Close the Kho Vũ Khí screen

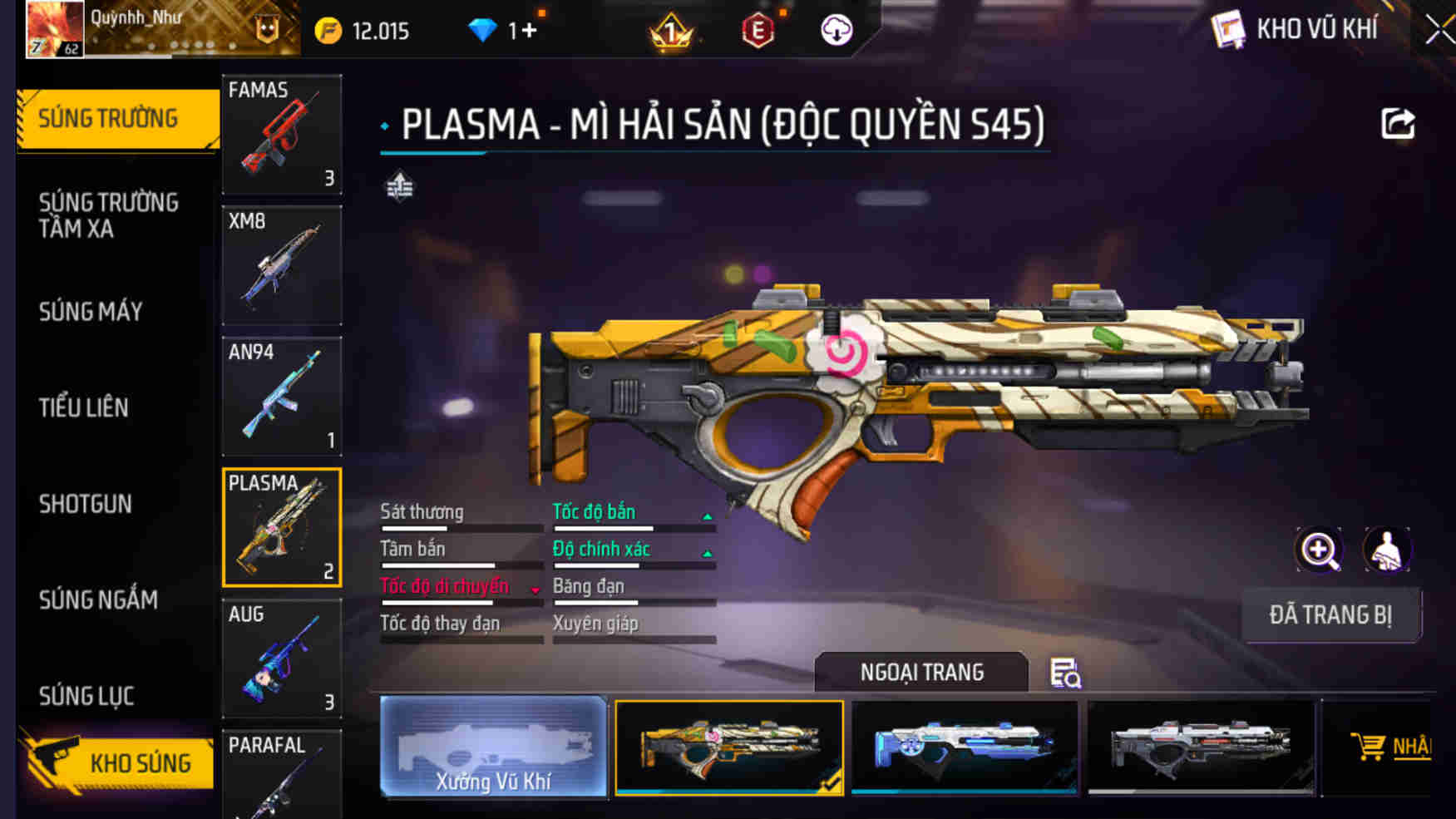tap(1440, 31)
